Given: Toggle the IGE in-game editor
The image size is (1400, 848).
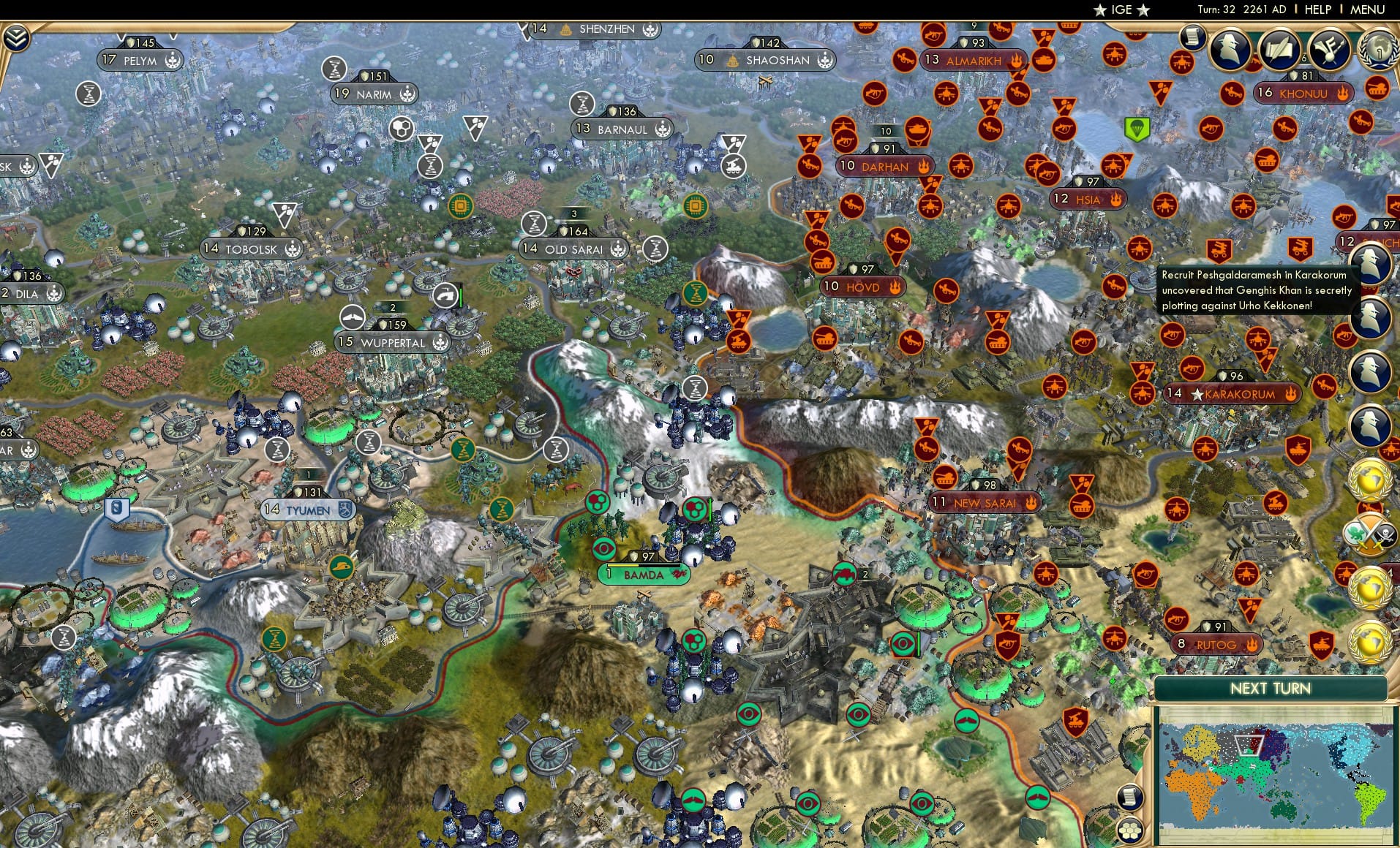Looking at the screenshot, I should 1122,10.
